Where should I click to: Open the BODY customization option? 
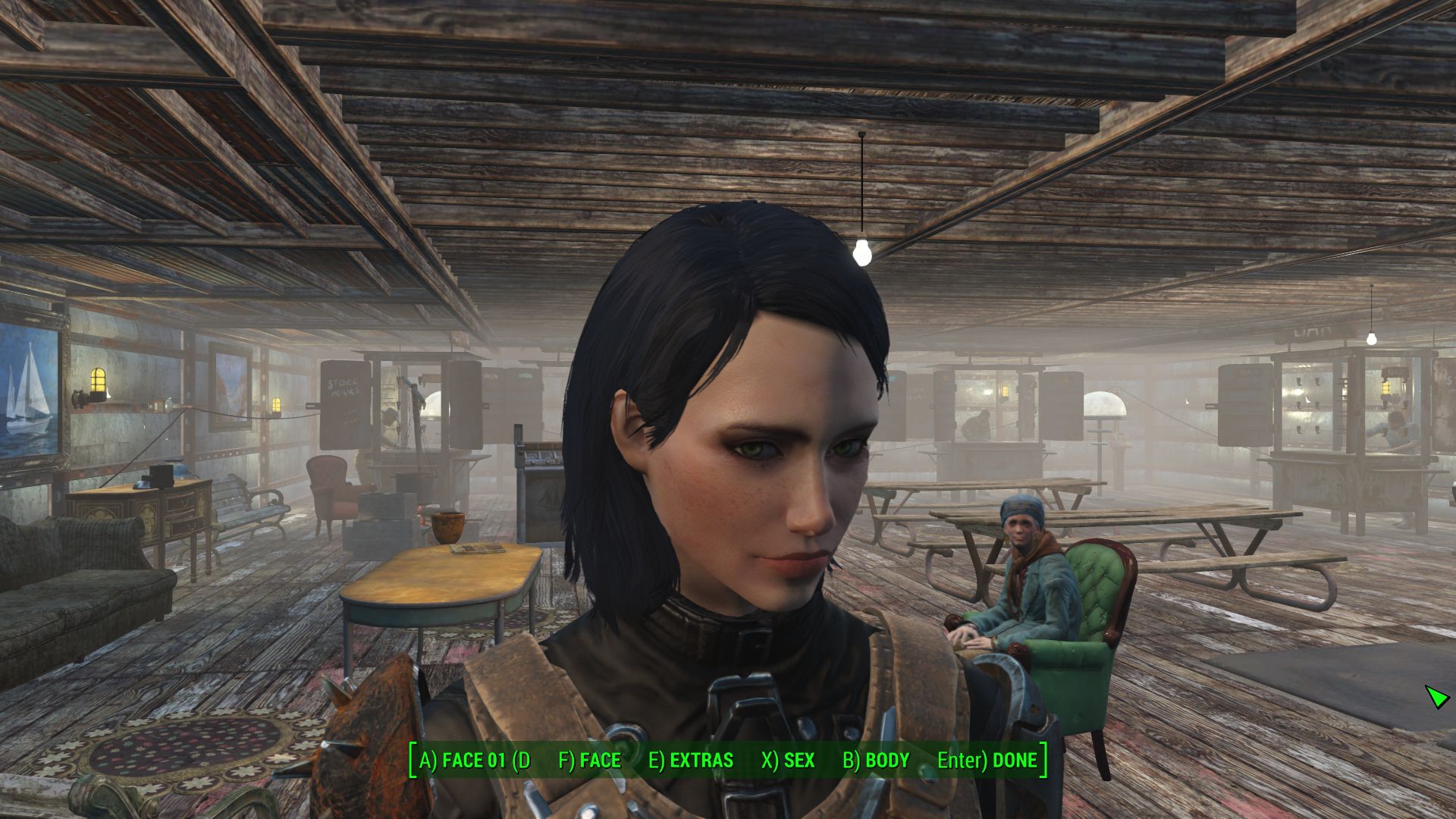click(876, 761)
